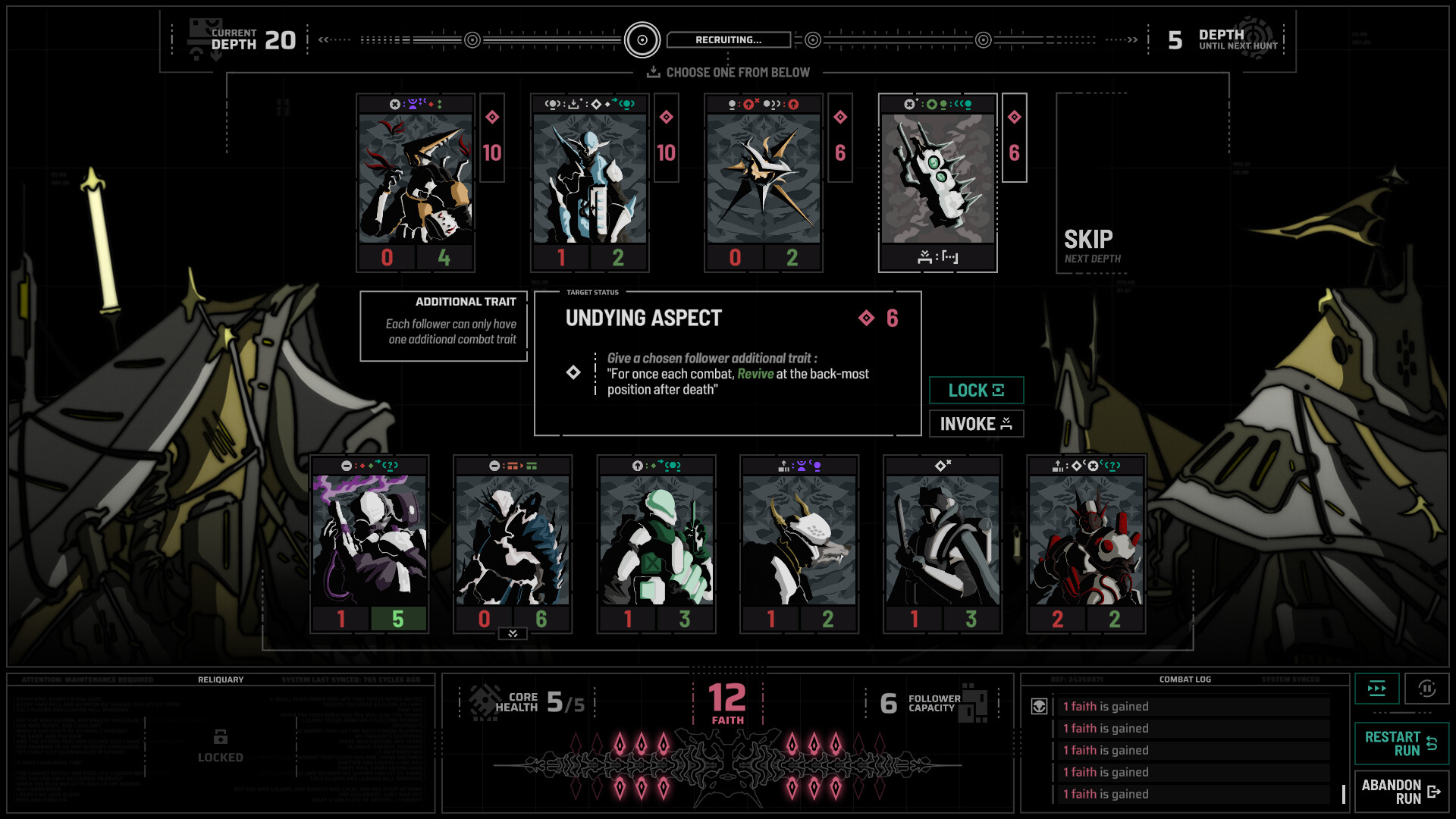Viewport: 1456px width, 819px height.
Task: Click the auto-pause icon next to fast-forward
Action: [1429, 689]
